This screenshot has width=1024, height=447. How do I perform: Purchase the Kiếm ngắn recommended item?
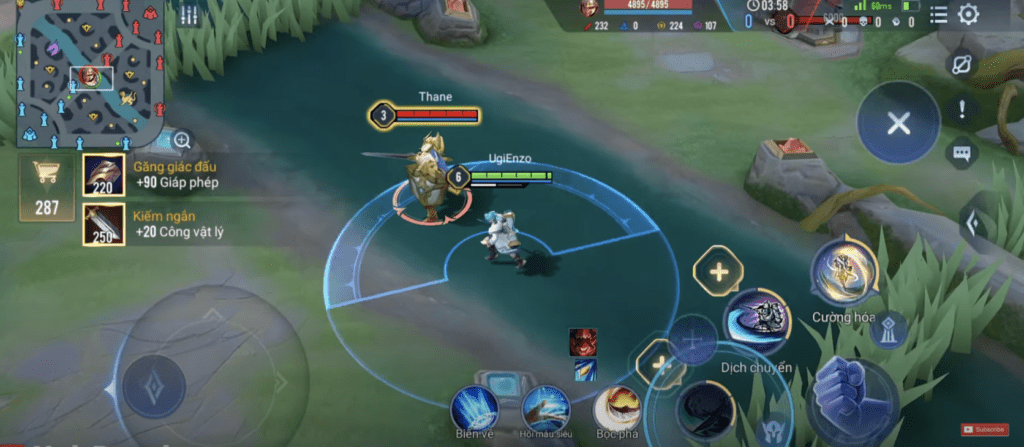pos(104,224)
